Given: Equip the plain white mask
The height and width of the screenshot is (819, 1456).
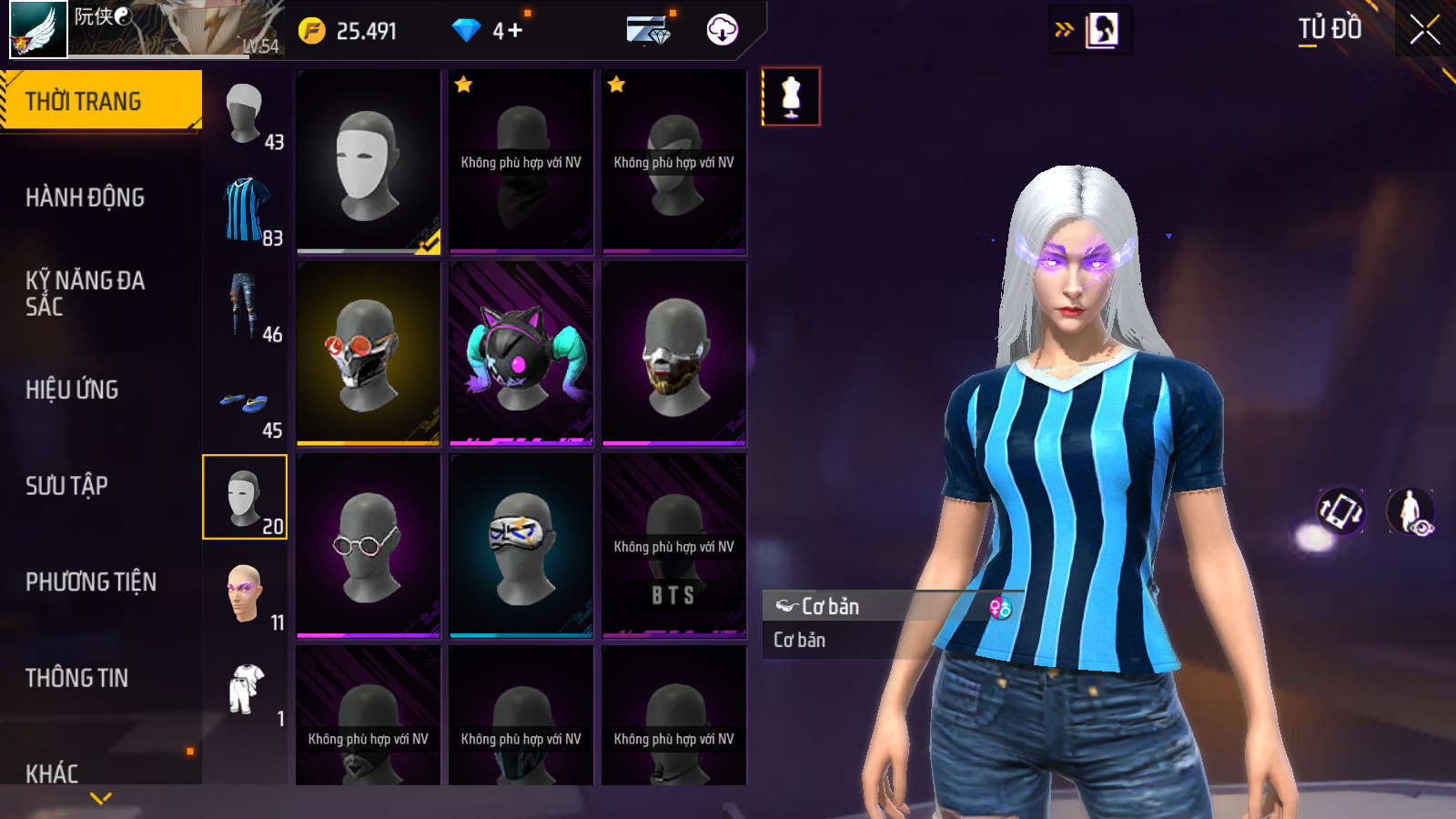Looking at the screenshot, I should click(369, 161).
